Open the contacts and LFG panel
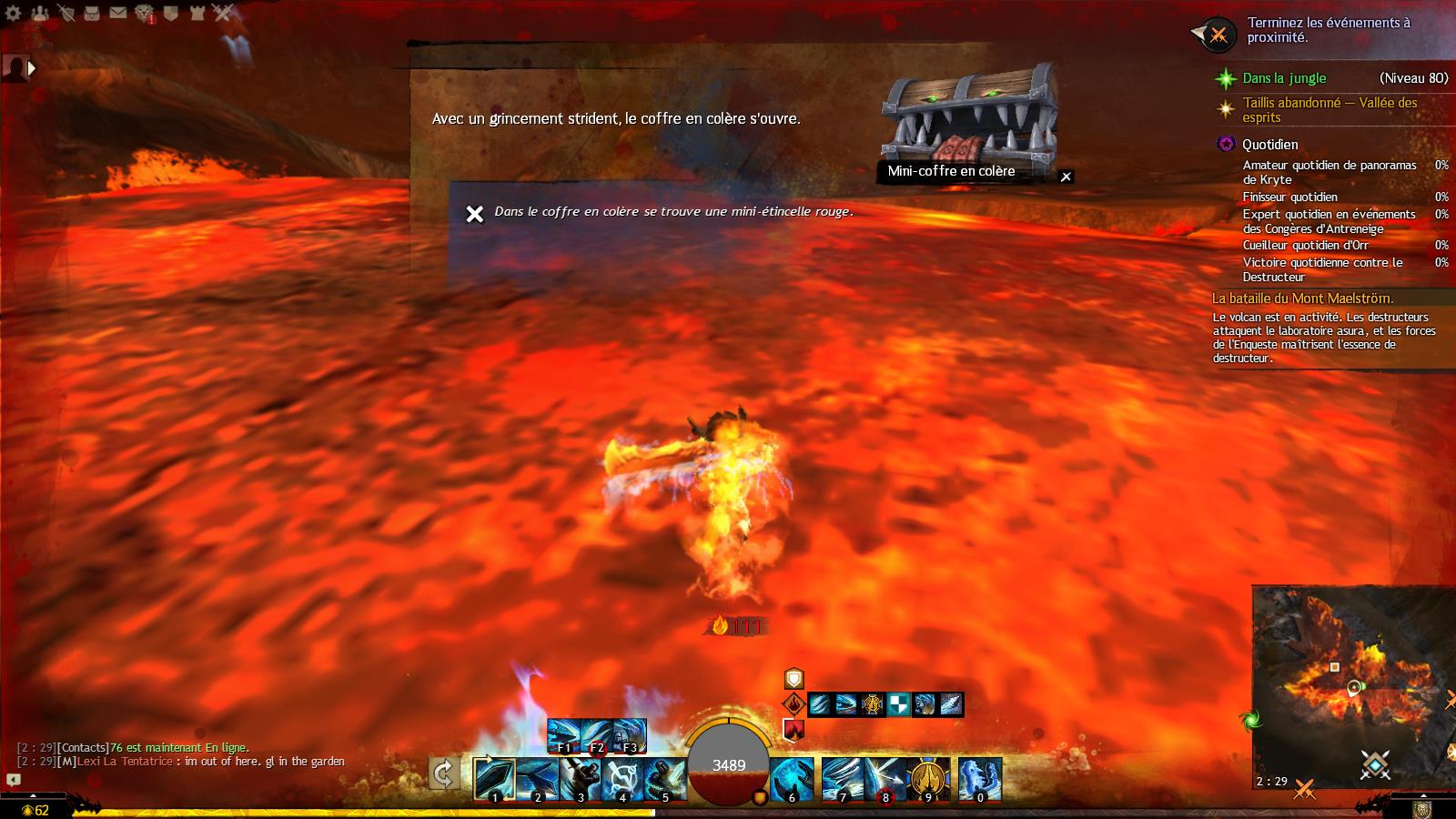This screenshot has height=819, width=1456. coord(39,13)
